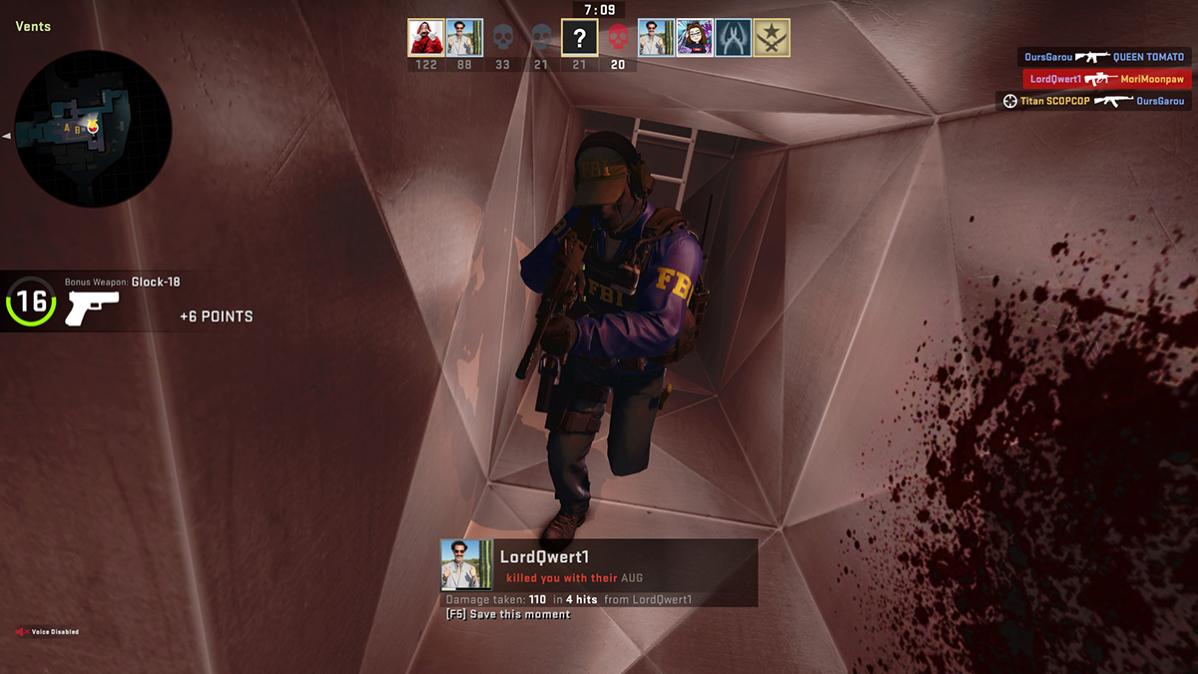Viewport: 1198px width, 674px height.
Task: Pick the star and crossed rifles avatar
Action: coord(771,38)
